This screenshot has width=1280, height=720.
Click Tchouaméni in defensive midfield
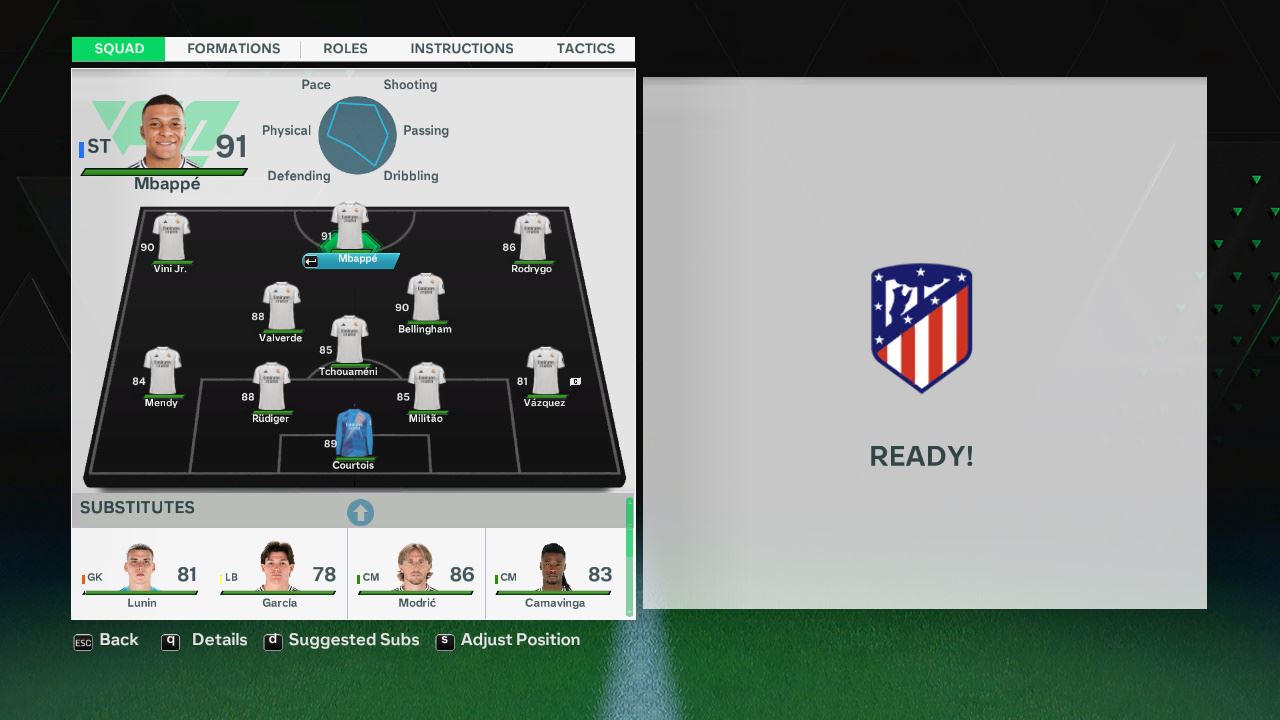[349, 341]
